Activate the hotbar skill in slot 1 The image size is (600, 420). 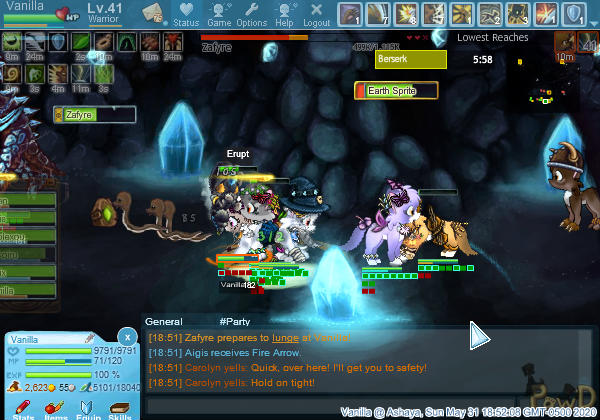click(351, 15)
